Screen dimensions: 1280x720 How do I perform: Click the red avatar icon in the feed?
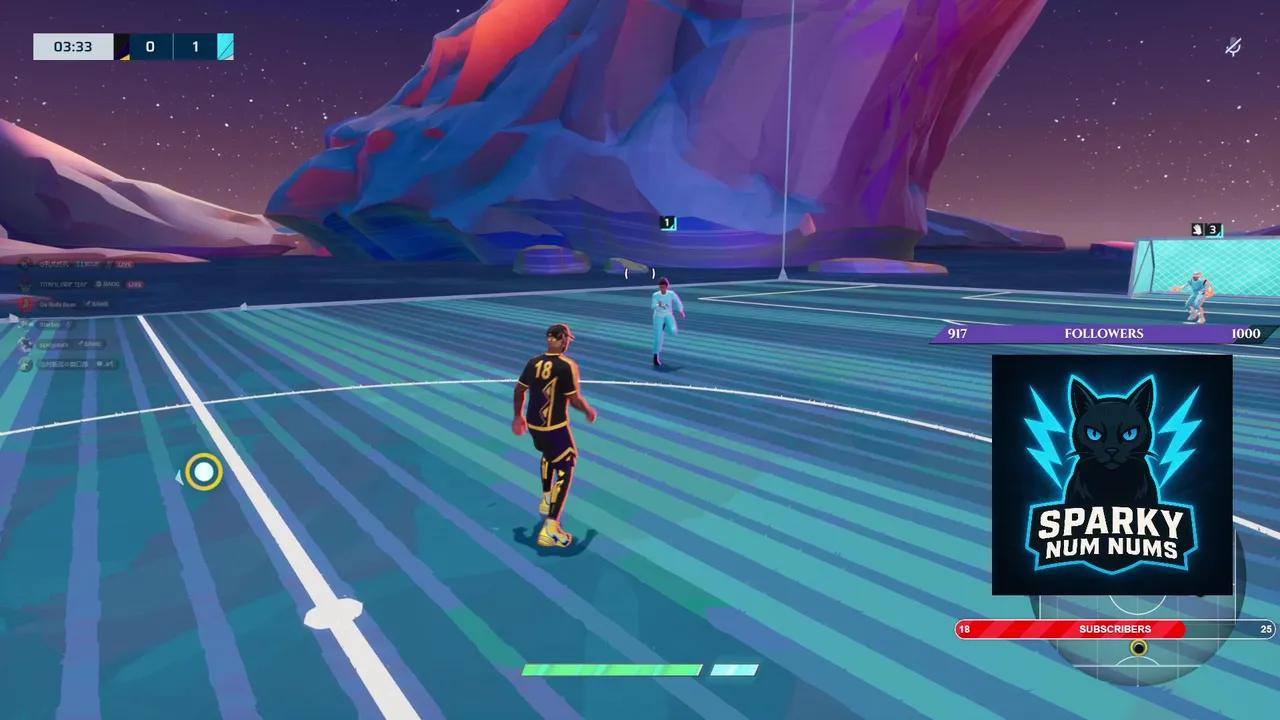(x=25, y=303)
